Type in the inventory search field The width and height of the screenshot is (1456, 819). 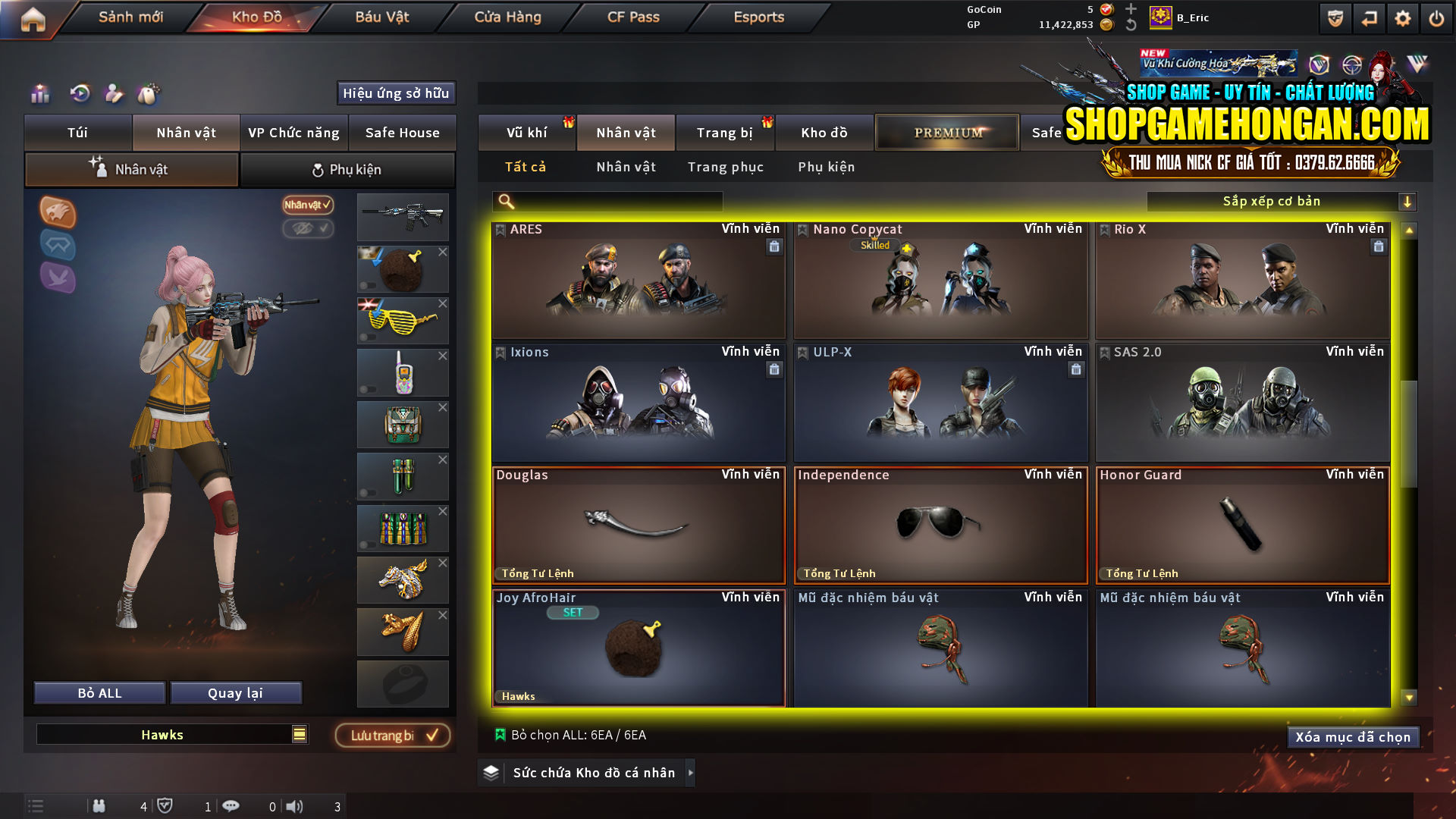point(607,201)
